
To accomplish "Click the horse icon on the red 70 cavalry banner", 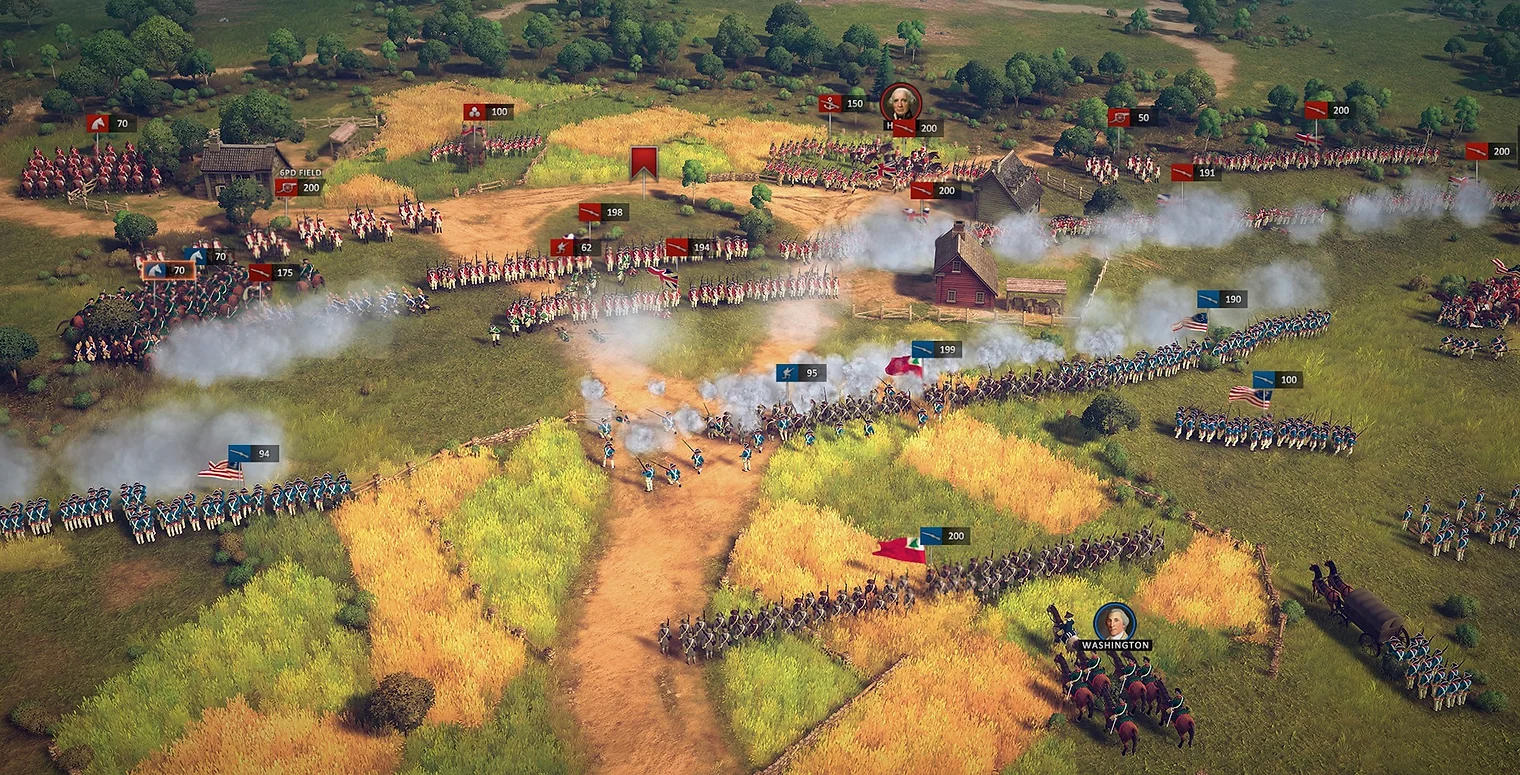I will coord(98,124).
